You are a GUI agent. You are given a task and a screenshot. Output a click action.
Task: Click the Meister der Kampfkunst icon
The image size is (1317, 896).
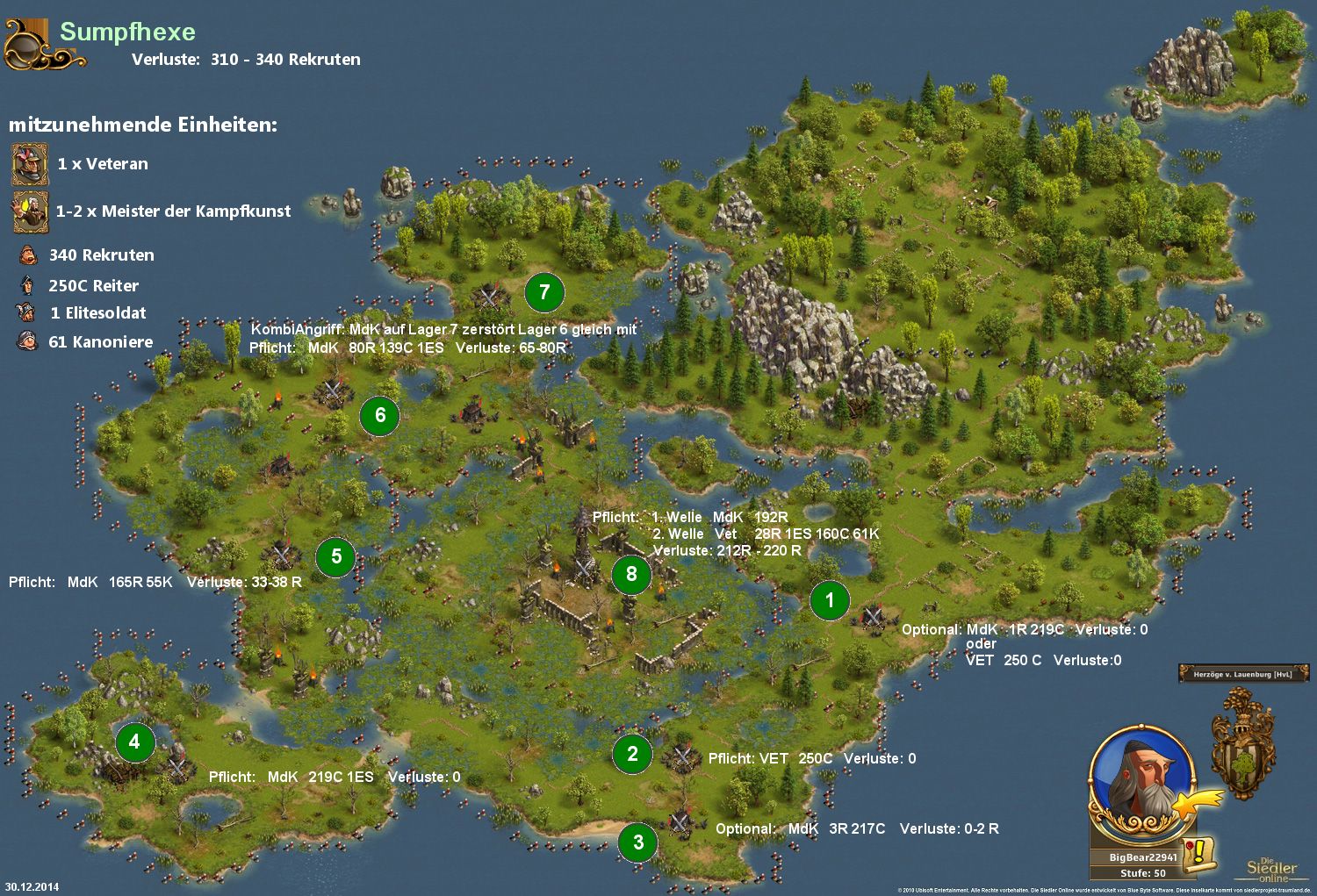30,211
